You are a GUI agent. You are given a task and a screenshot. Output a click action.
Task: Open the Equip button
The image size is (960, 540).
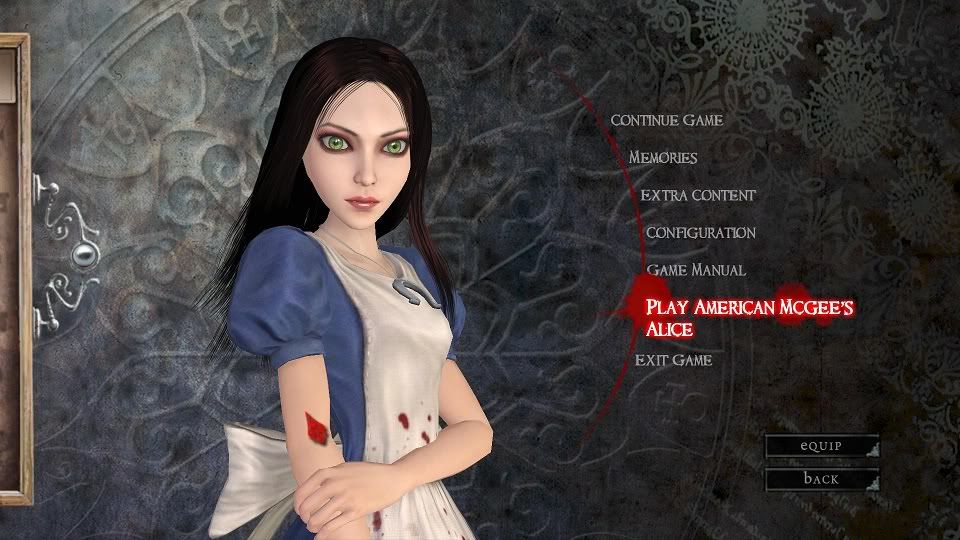coord(822,446)
